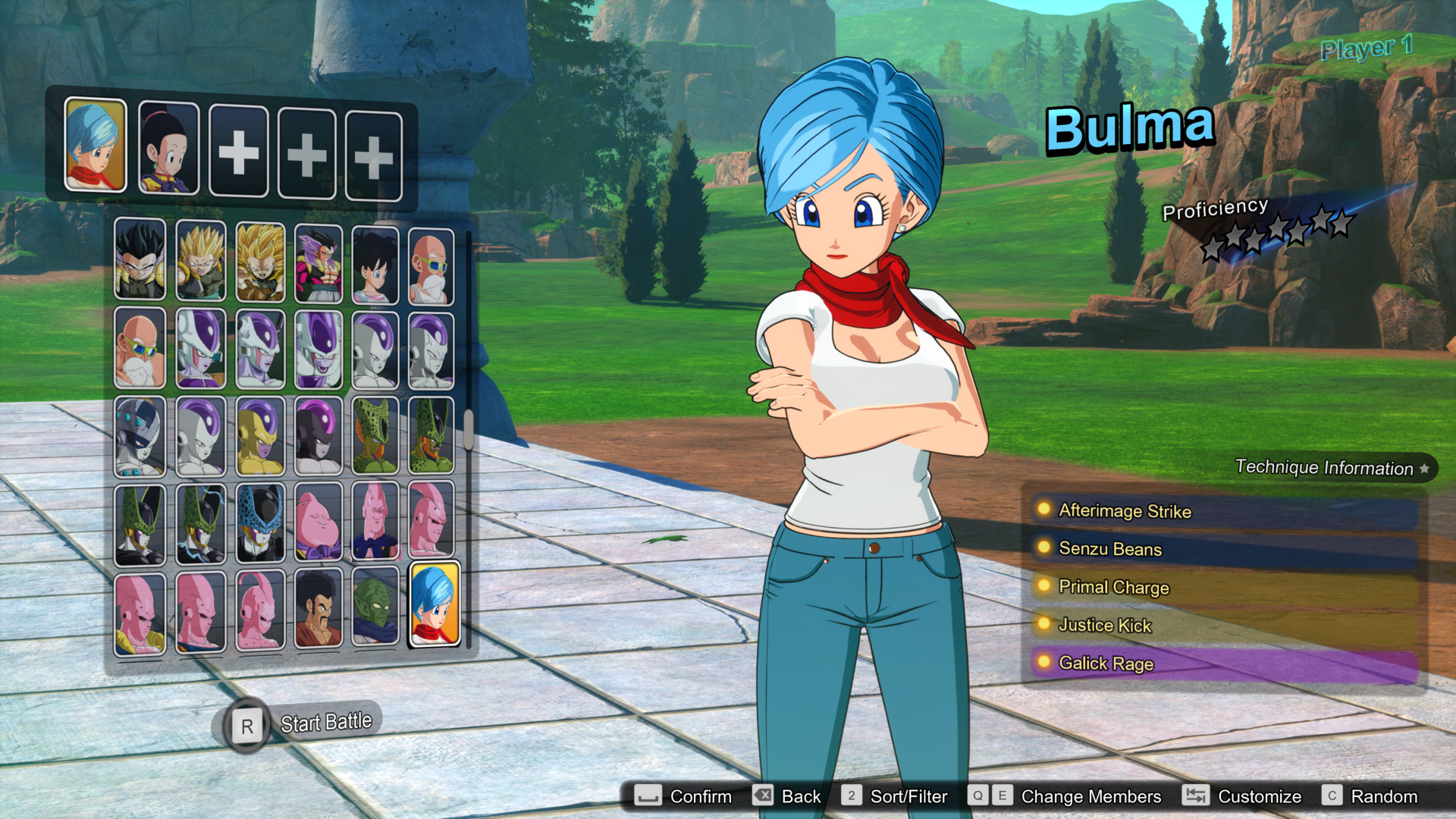The width and height of the screenshot is (1456, 819).
Task: Click the Customize arrows icon
Action: 1196,796
